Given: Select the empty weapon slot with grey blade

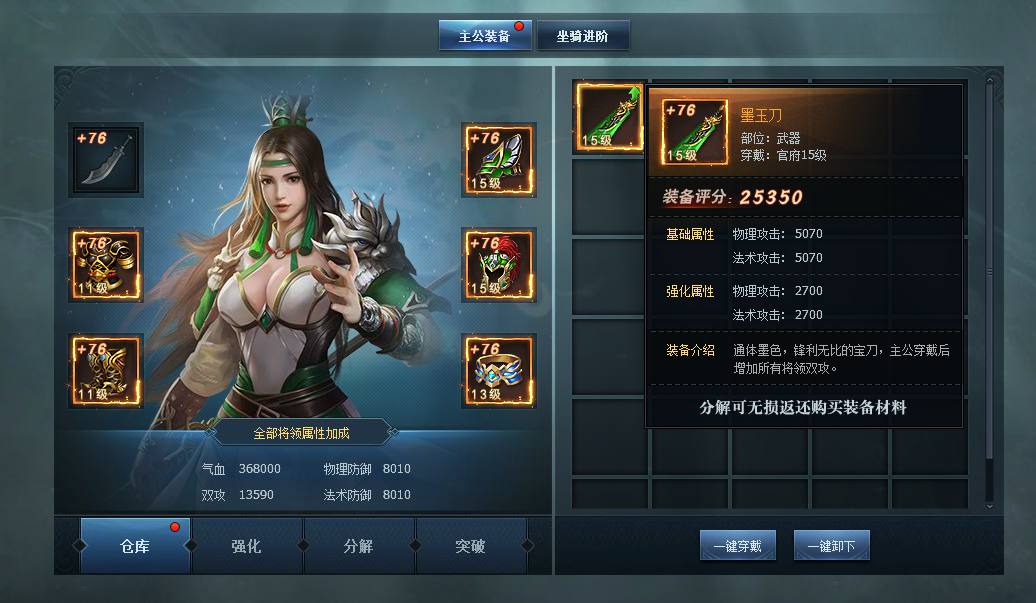Looking at the screenshot, I should point(106,159).
